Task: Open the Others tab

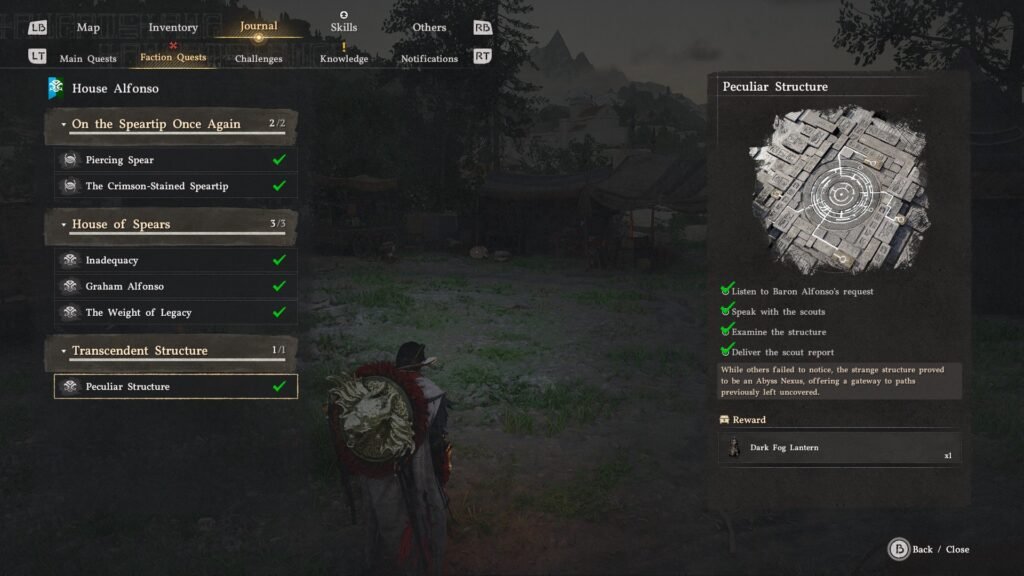Action: tap(430, 27)
